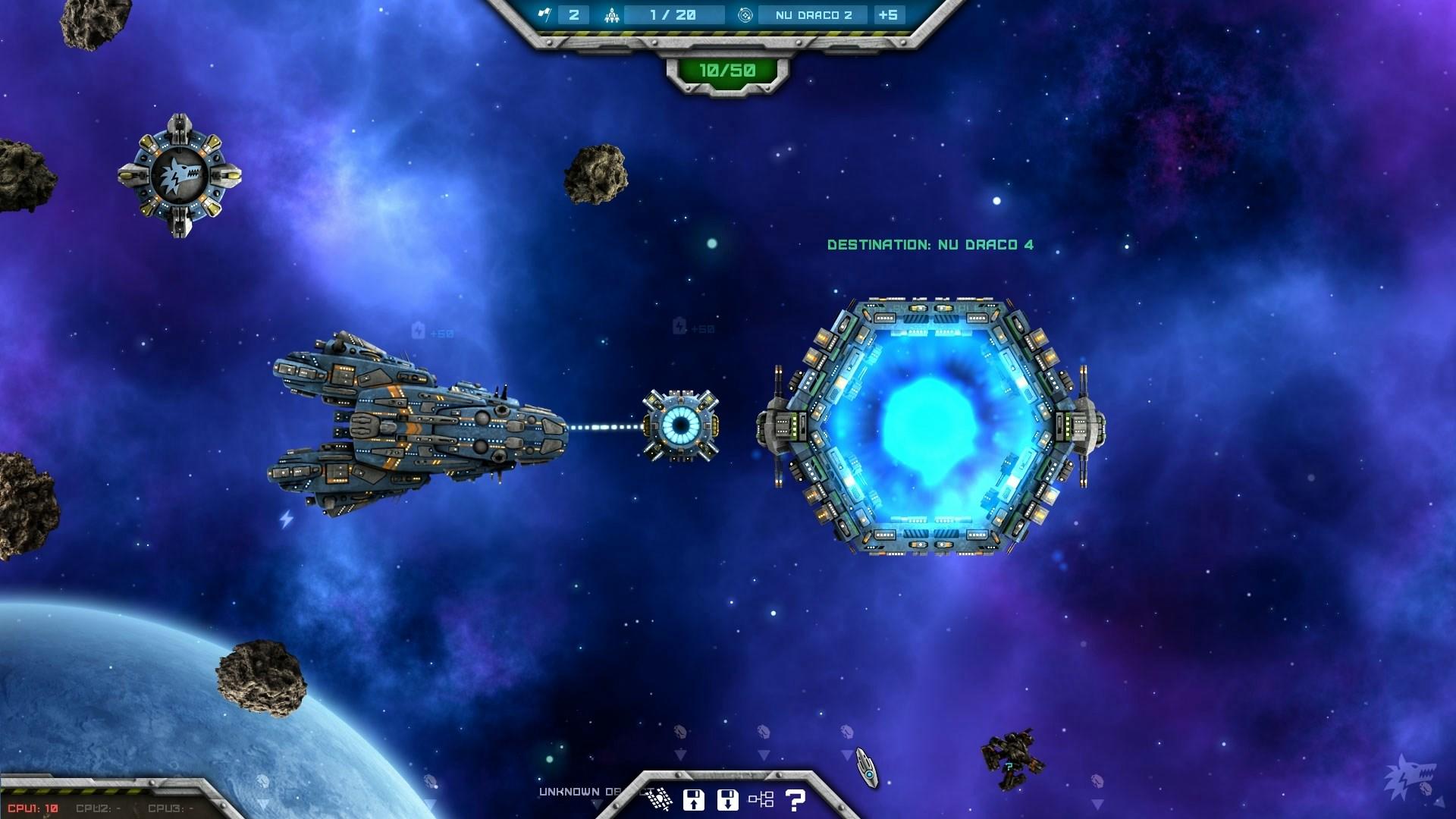The image size is (1456, 819).
Task: Click the satellite icon in bottom toolbar
Action: click(659, 800)
